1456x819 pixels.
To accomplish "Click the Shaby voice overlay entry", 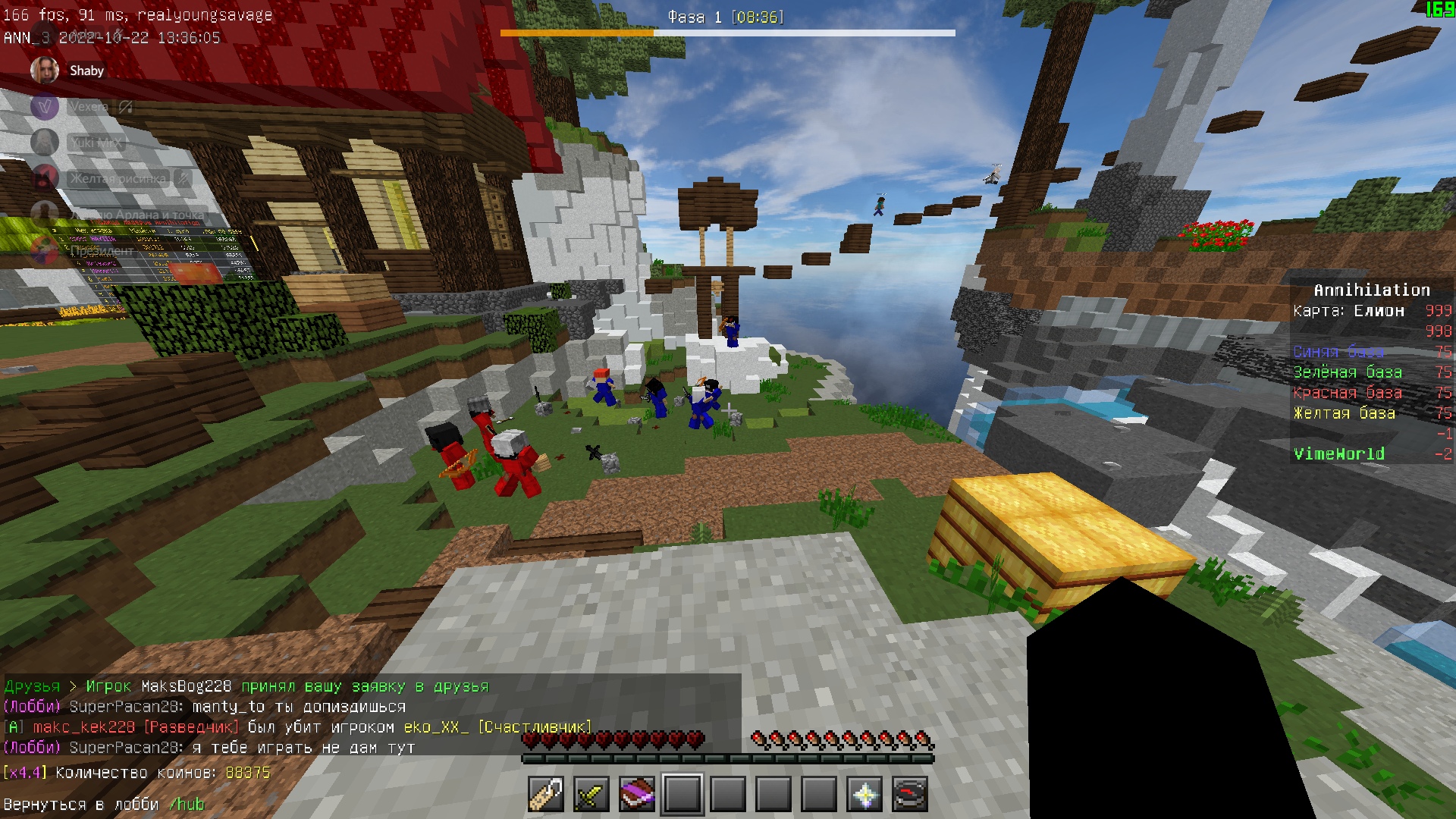I will [x=67, y=71].
